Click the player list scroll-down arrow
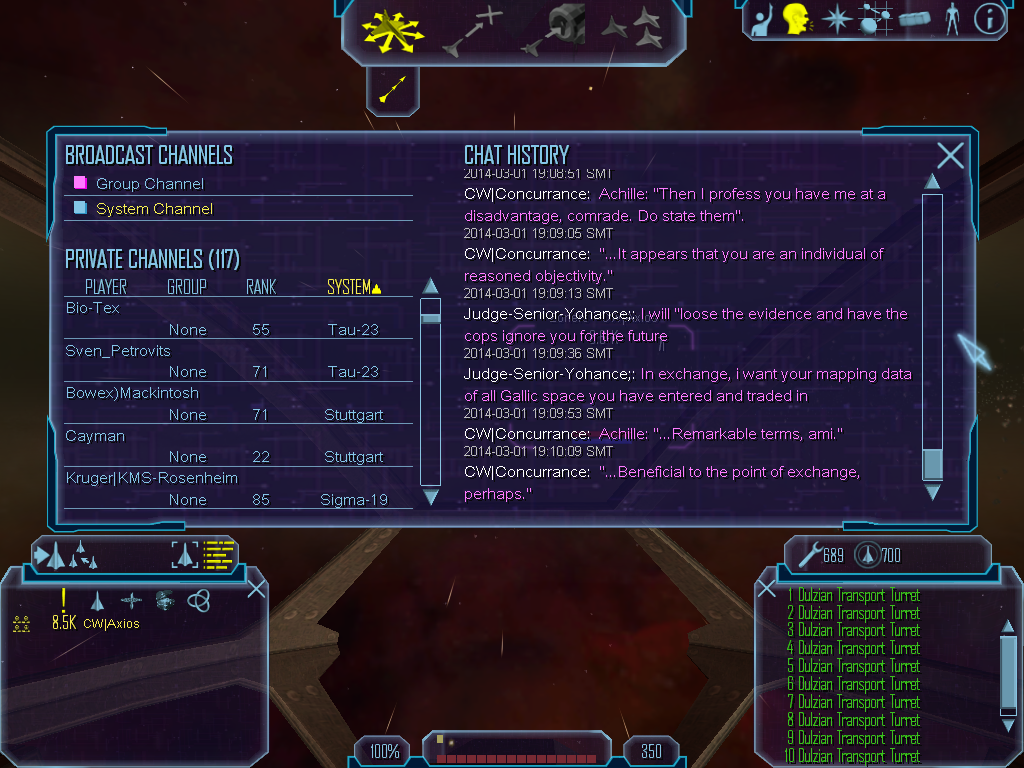 (431, 496)
